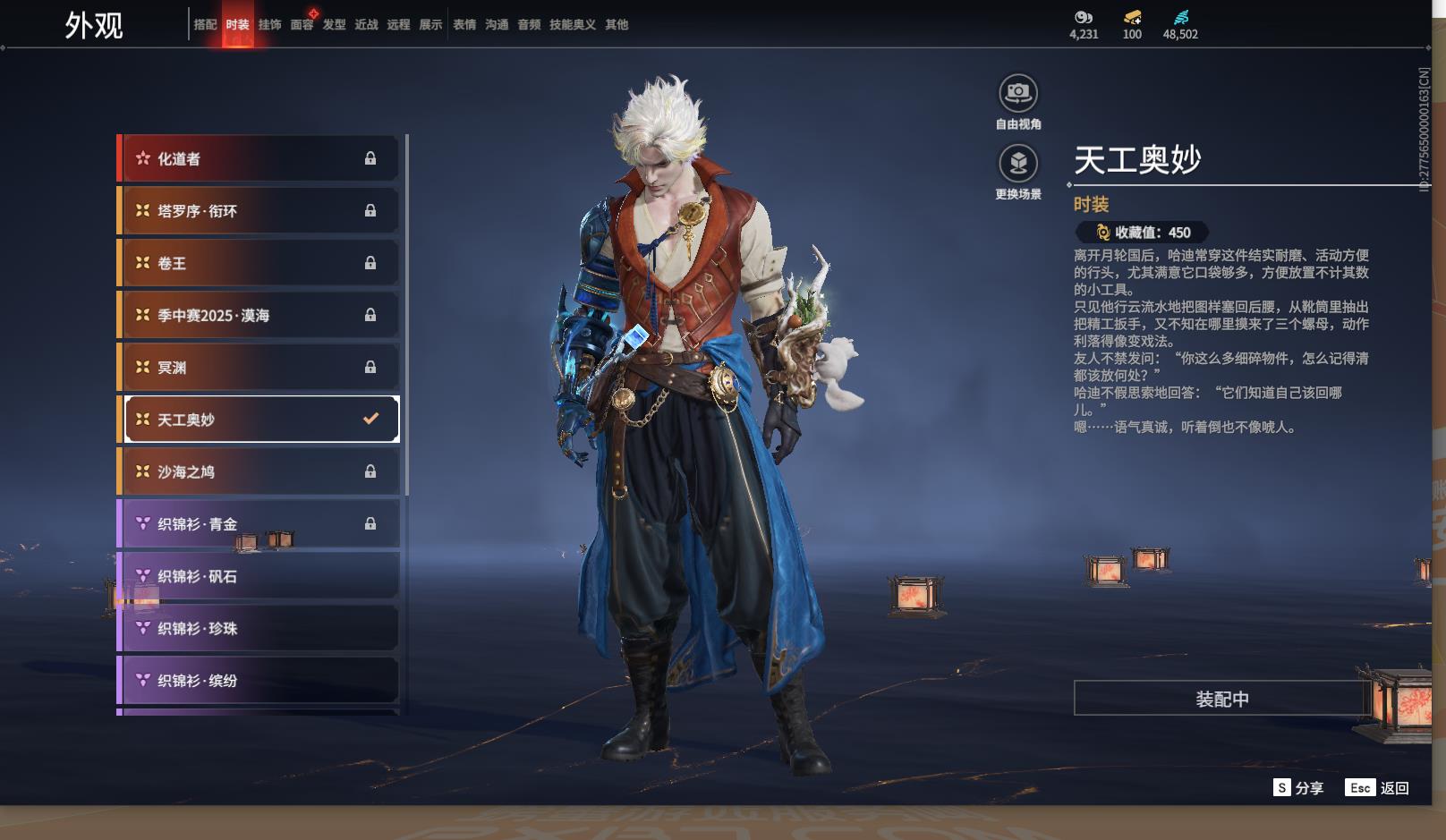
Task: Open the 技能奥义 tab
Action: 572,25
